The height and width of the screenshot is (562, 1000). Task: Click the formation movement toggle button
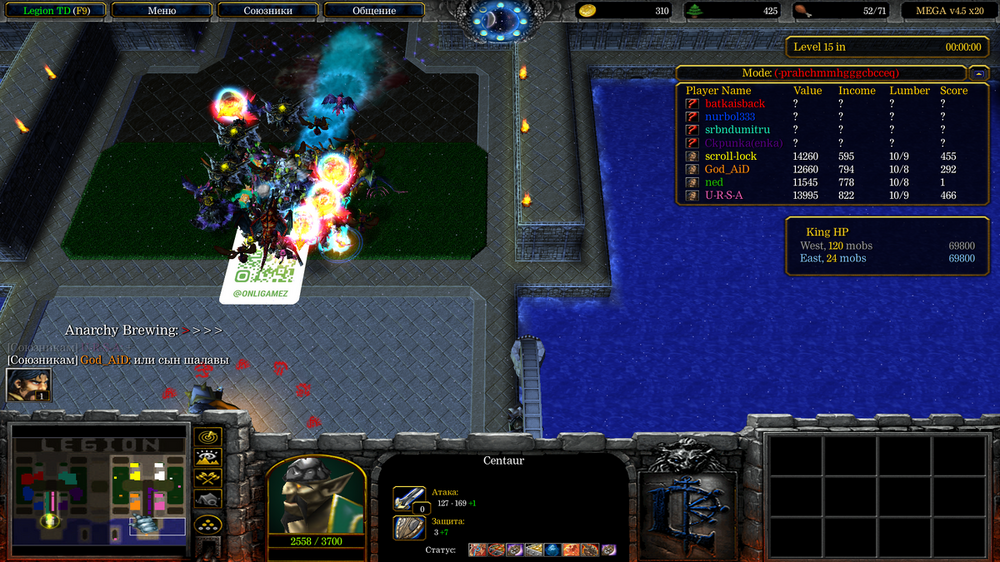tap(208, 524)
